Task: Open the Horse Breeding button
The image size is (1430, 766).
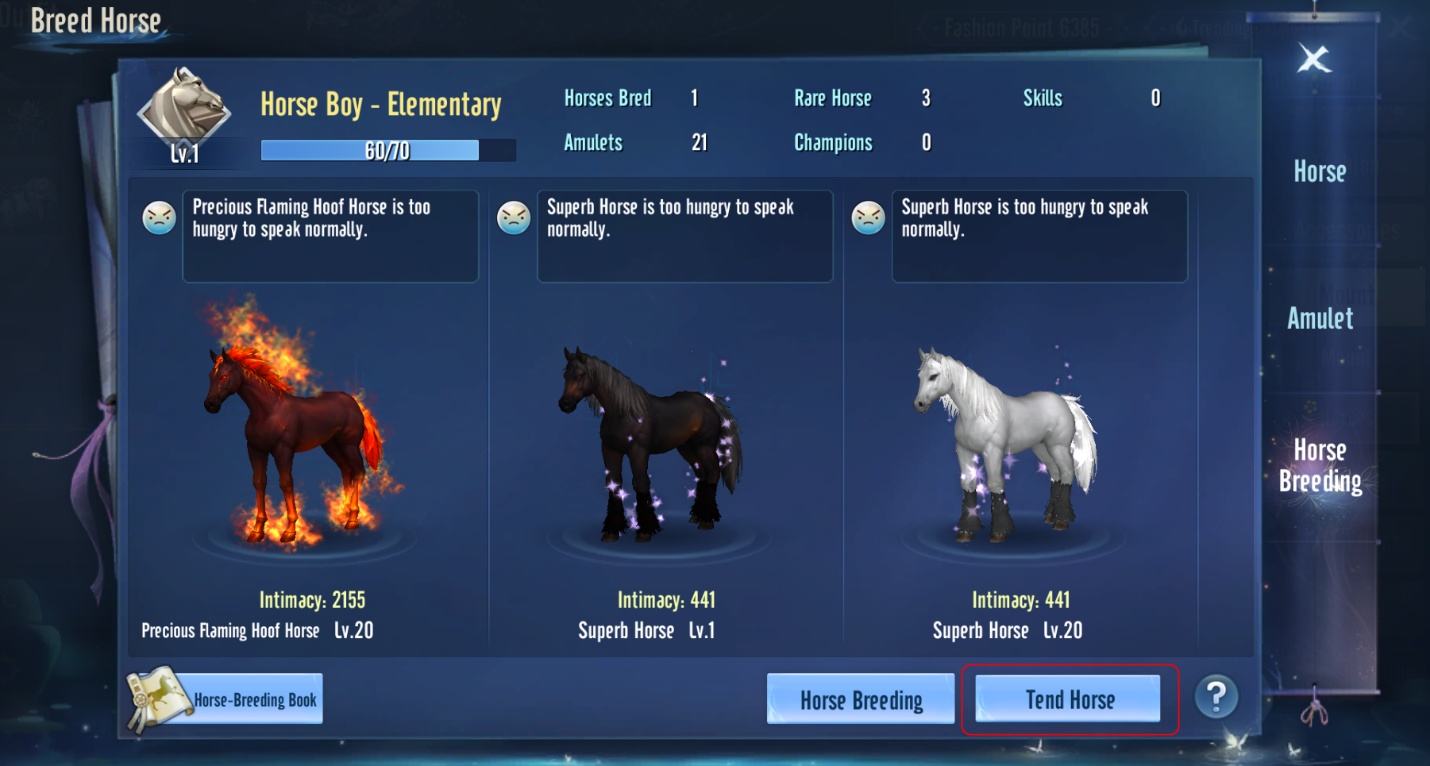Action: 860,699
